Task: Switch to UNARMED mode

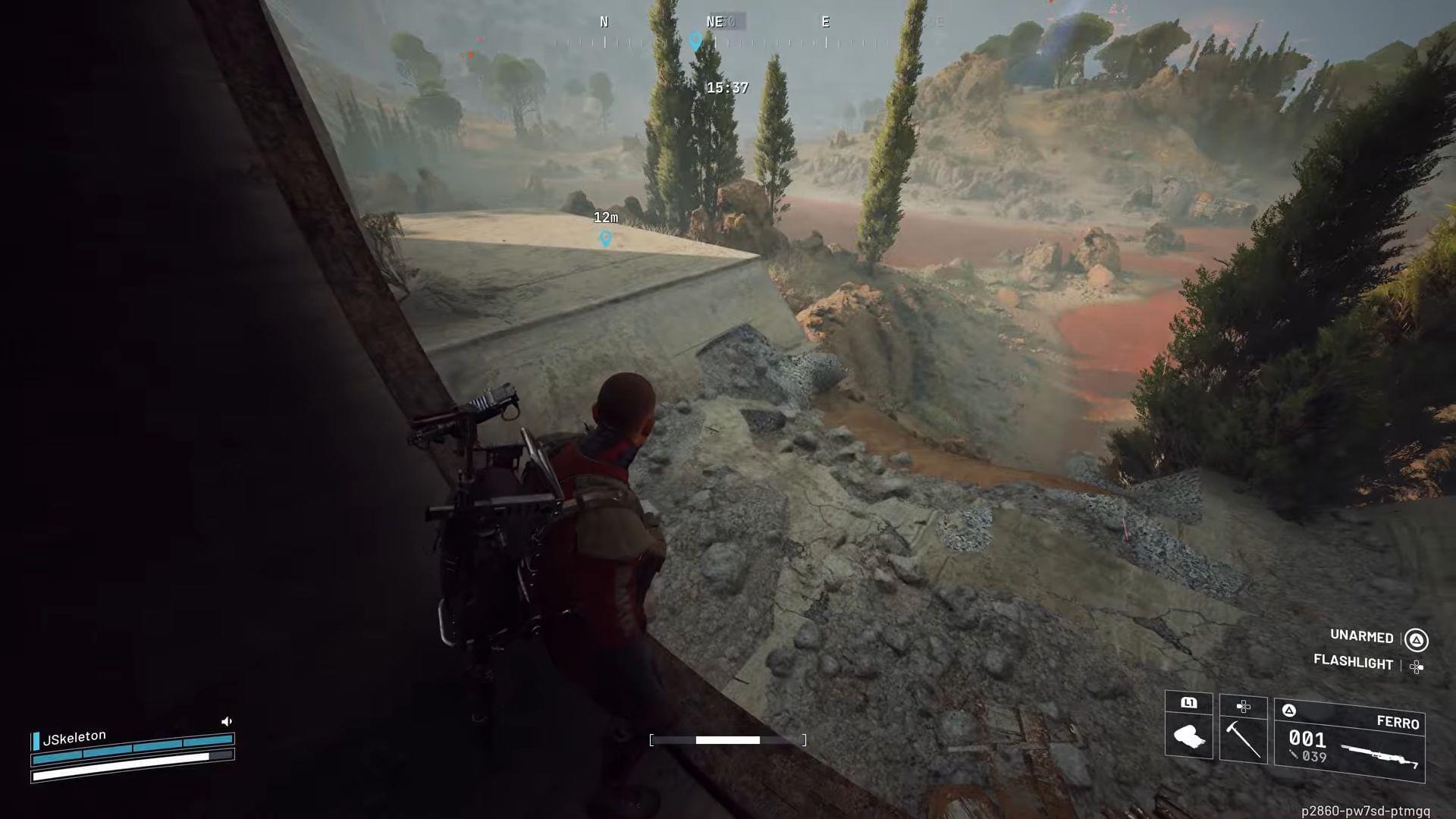Action: 1361,637
